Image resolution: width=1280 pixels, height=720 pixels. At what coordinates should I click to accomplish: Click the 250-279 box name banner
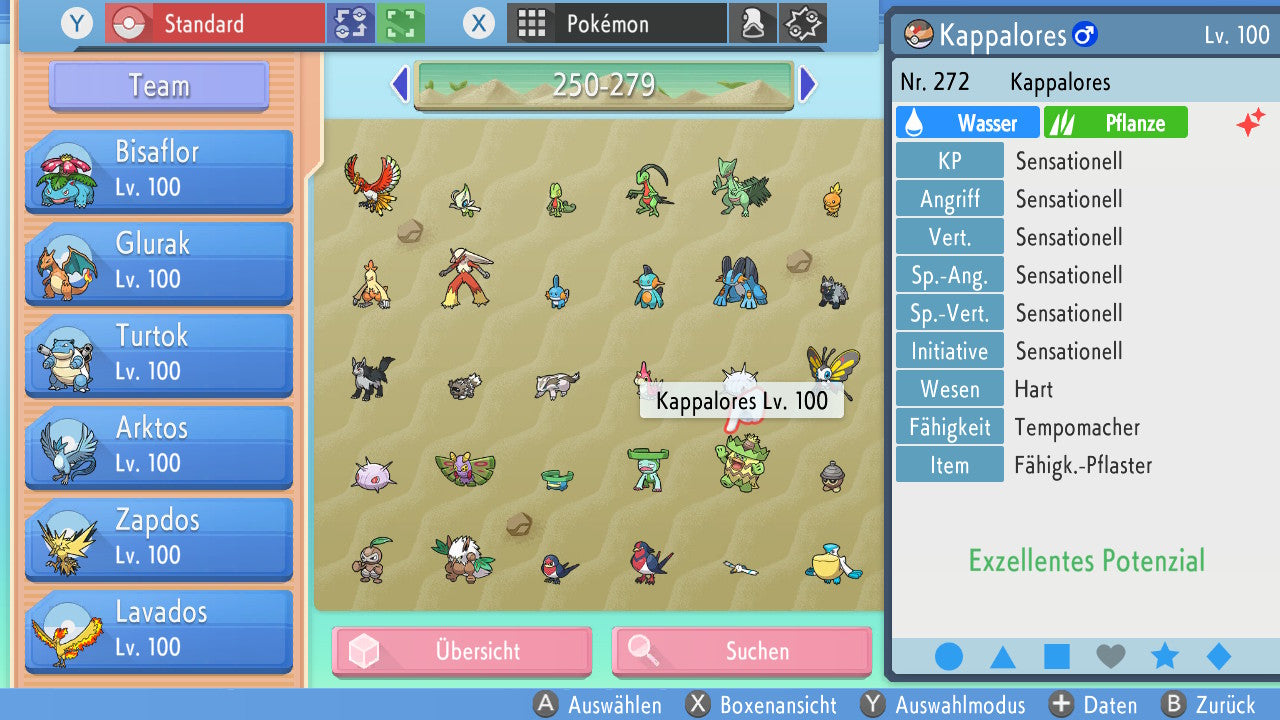pos(603,85)
